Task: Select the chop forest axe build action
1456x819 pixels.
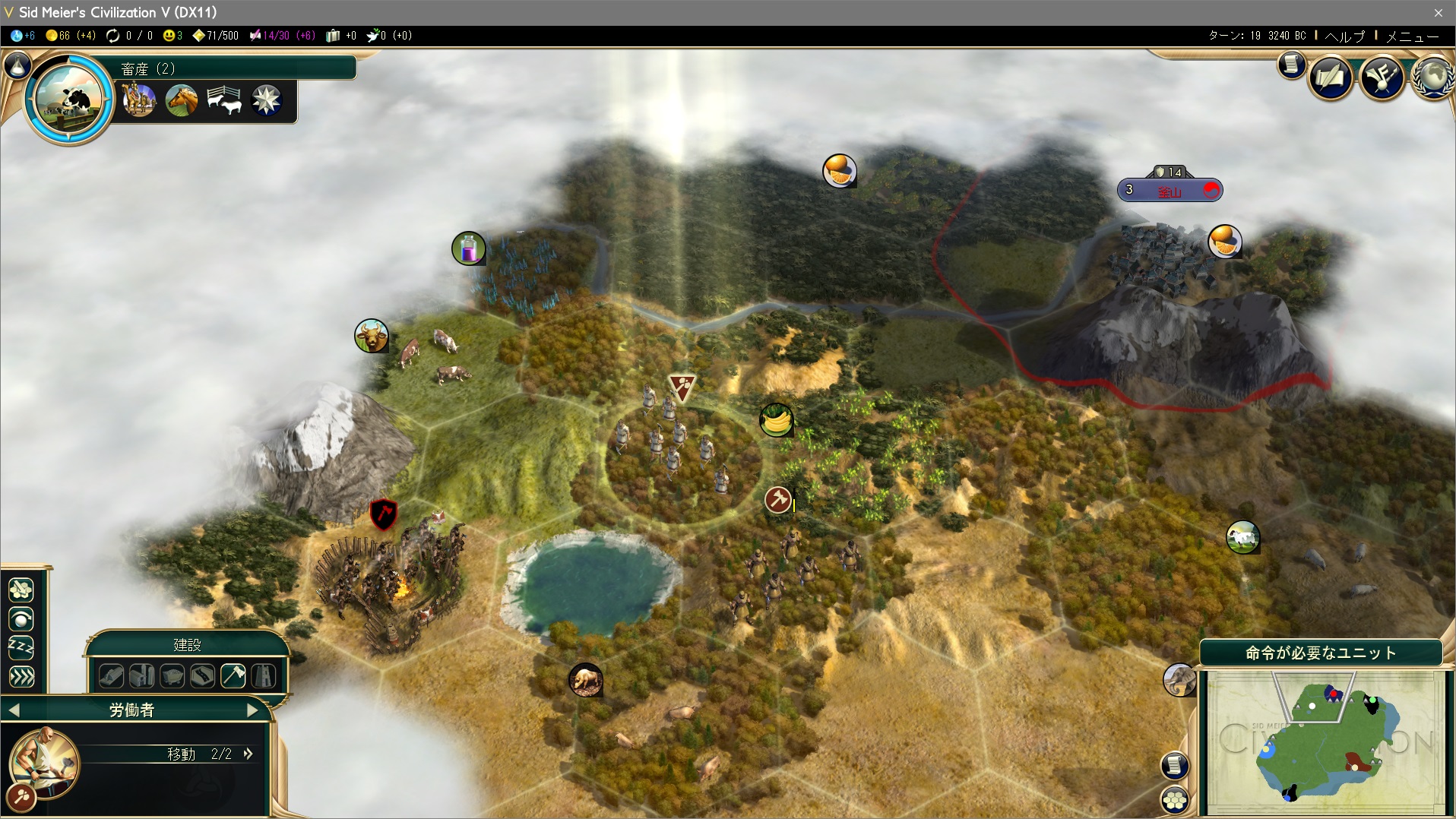Action: pos(233,675)
